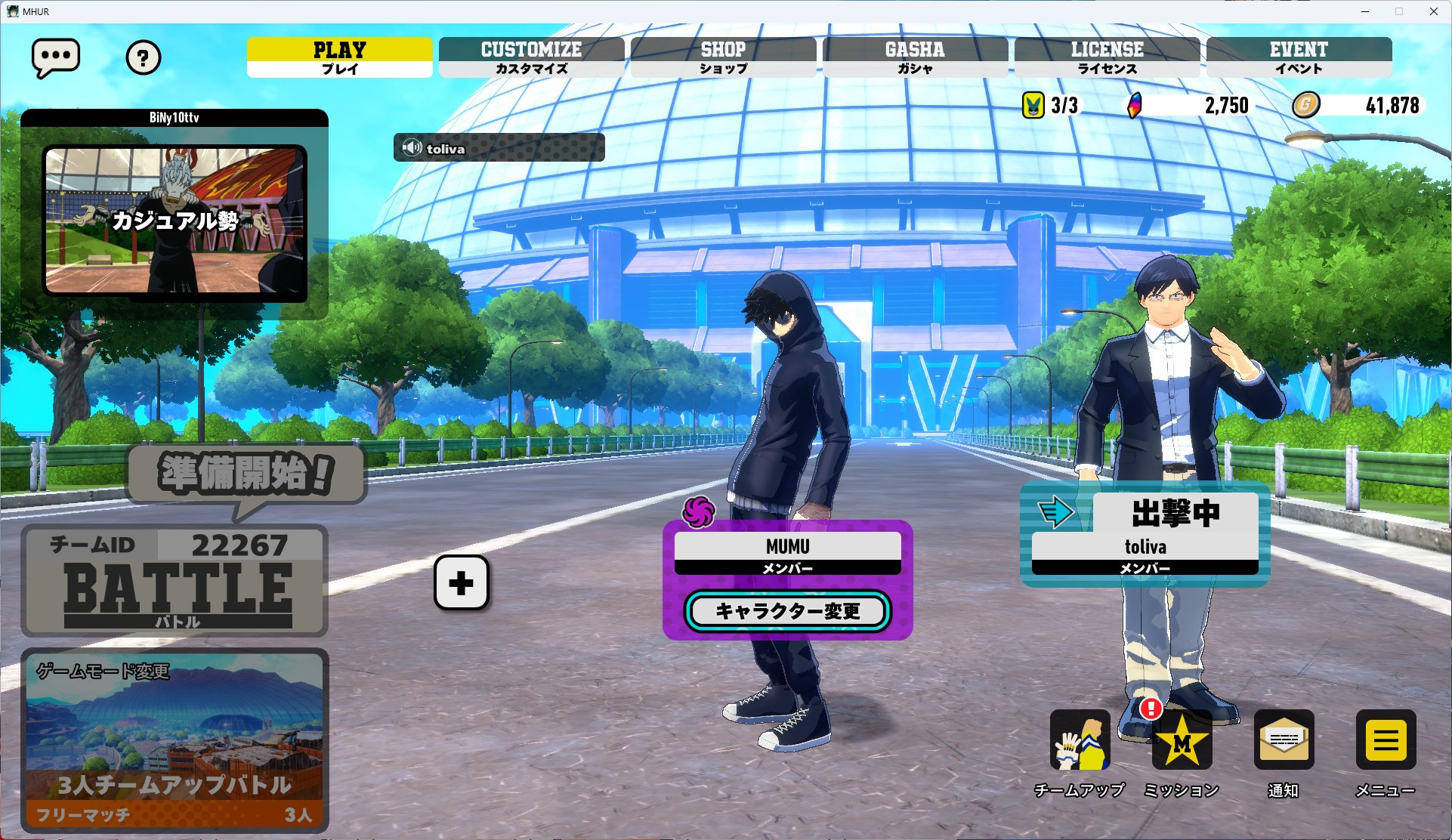Go to the SHOP tab
Viewport: 1452px width, 840px height.
point(723,57)
